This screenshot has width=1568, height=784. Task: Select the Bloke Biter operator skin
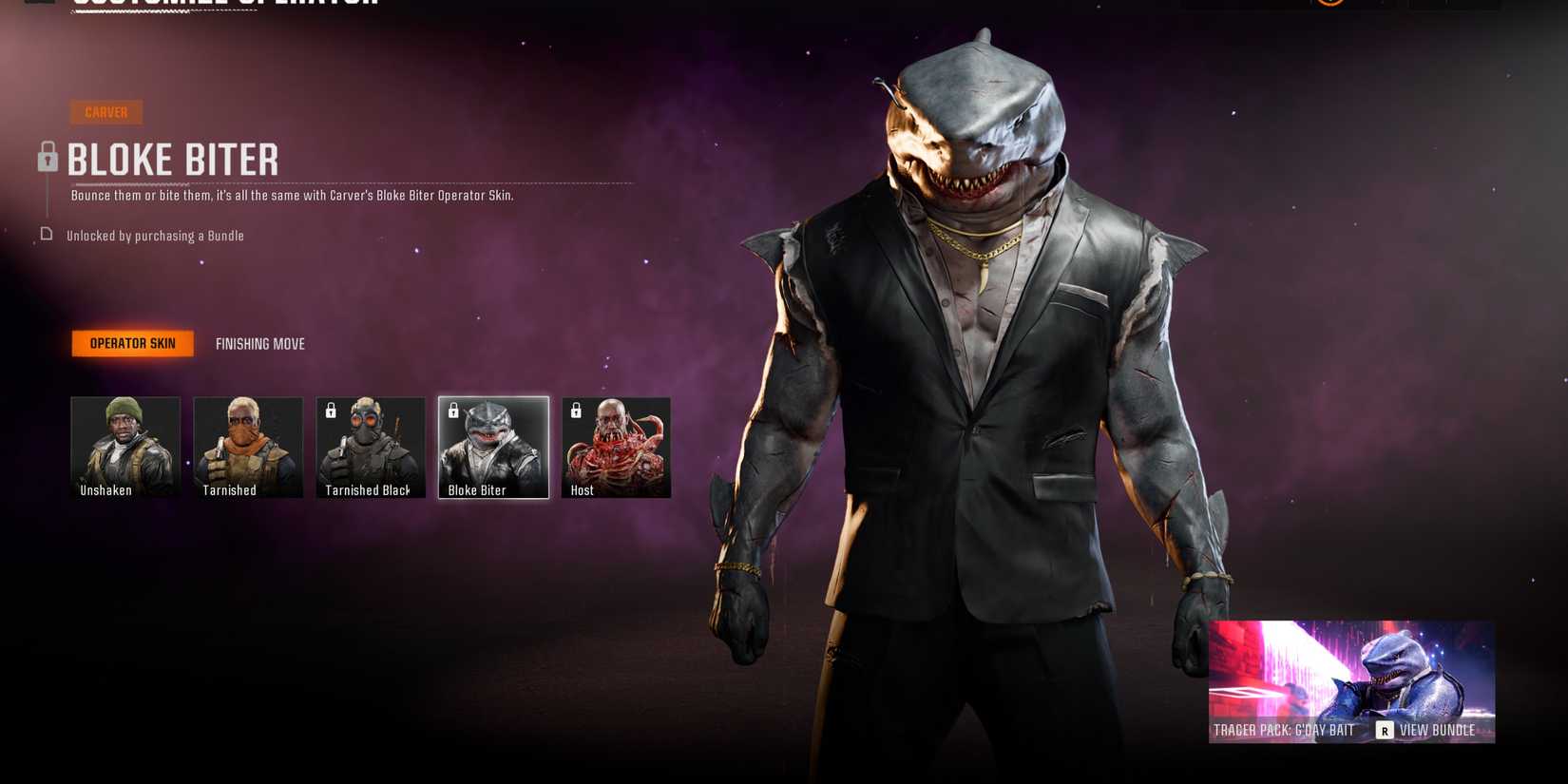pos(493,446)
